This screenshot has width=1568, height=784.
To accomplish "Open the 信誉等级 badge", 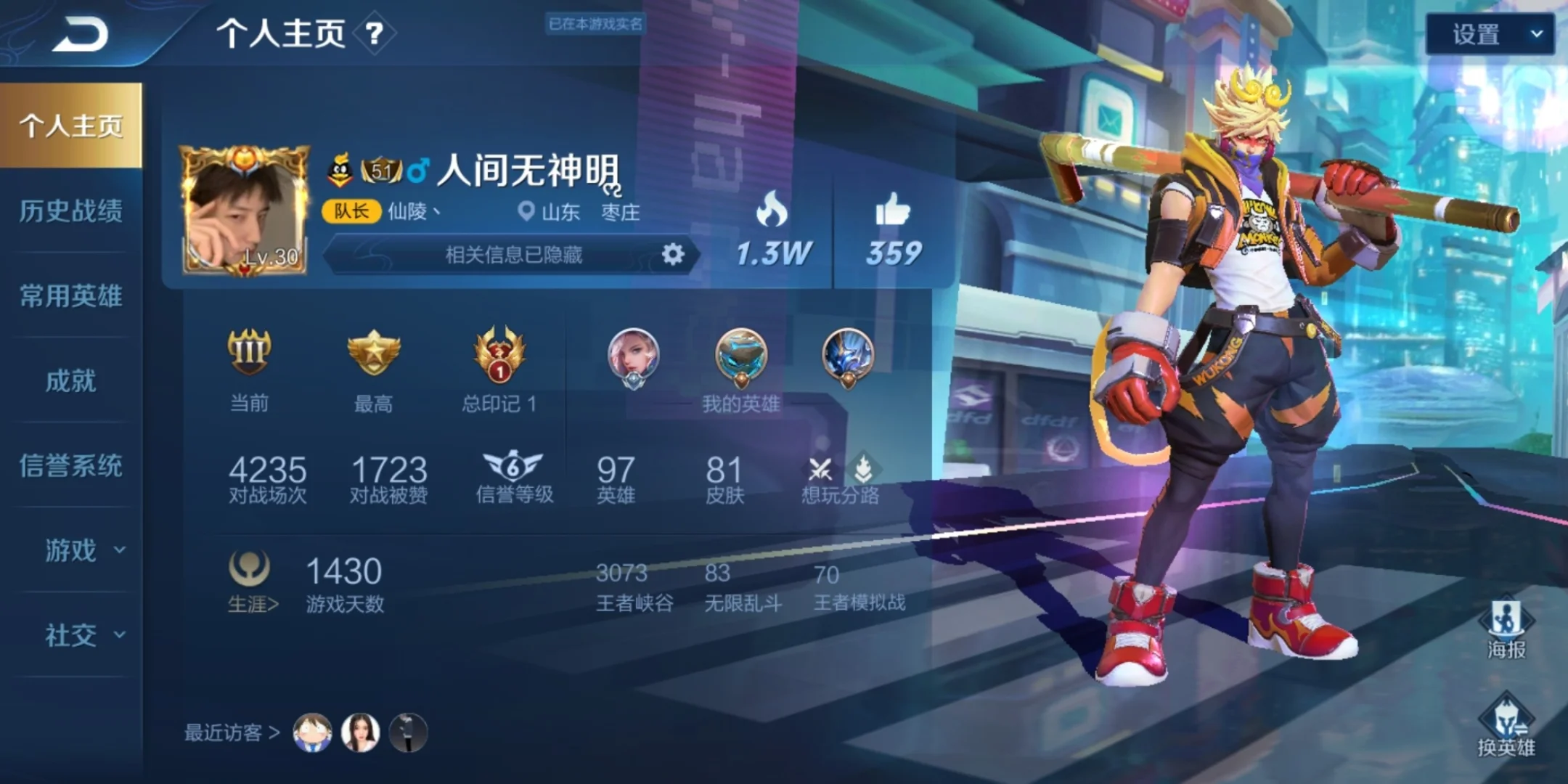I will point(513,467).
